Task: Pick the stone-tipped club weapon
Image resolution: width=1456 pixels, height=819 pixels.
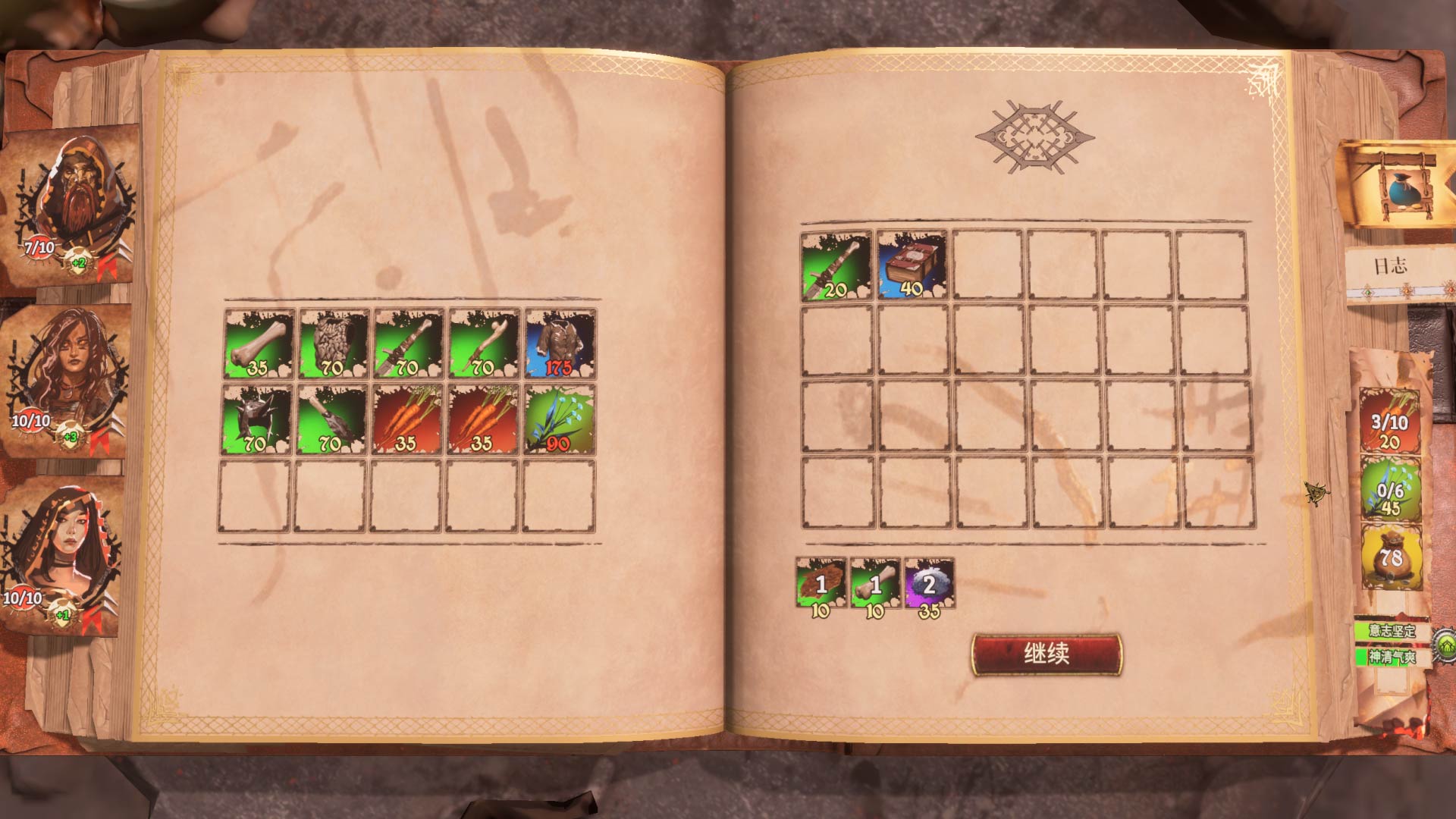Action: [x=333, y=419]
